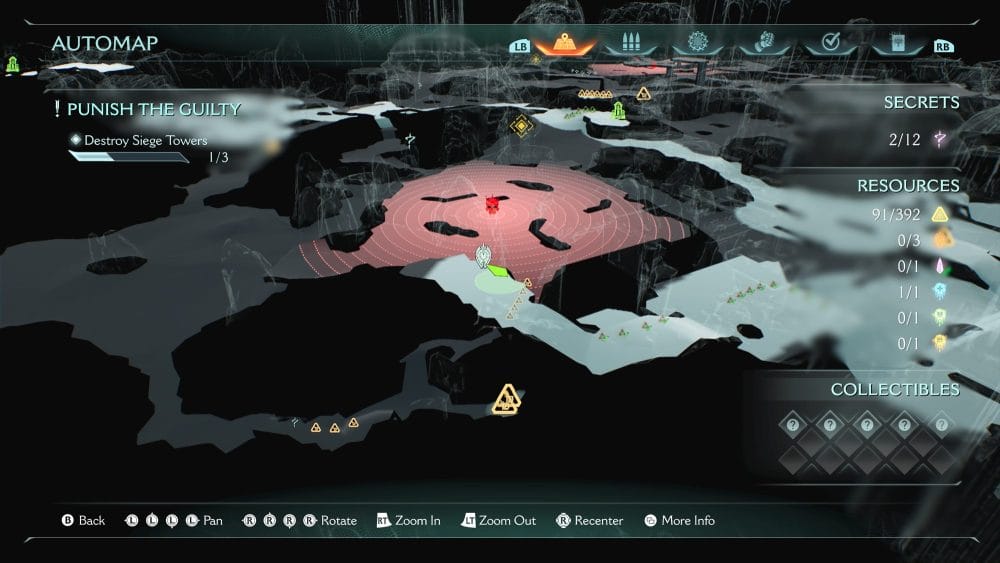The height and width of the screenshot is (563, 1000).
Task: Click the red demon skull map marker
Action: pos(492,205)
